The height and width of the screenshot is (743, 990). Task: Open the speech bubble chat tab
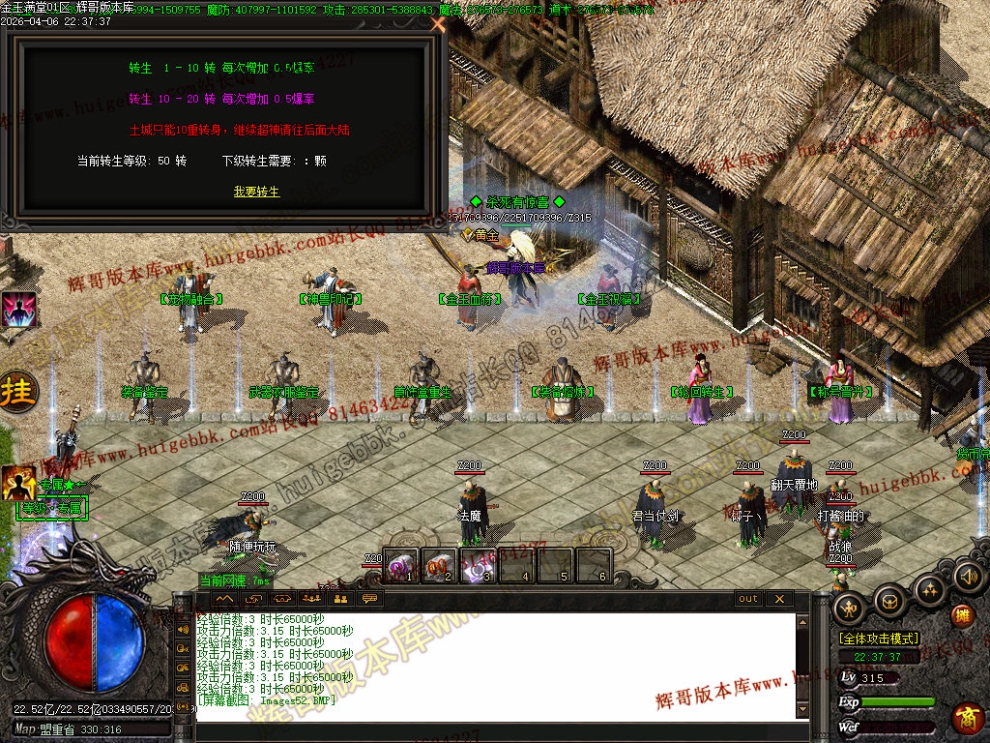coord(369,599)
